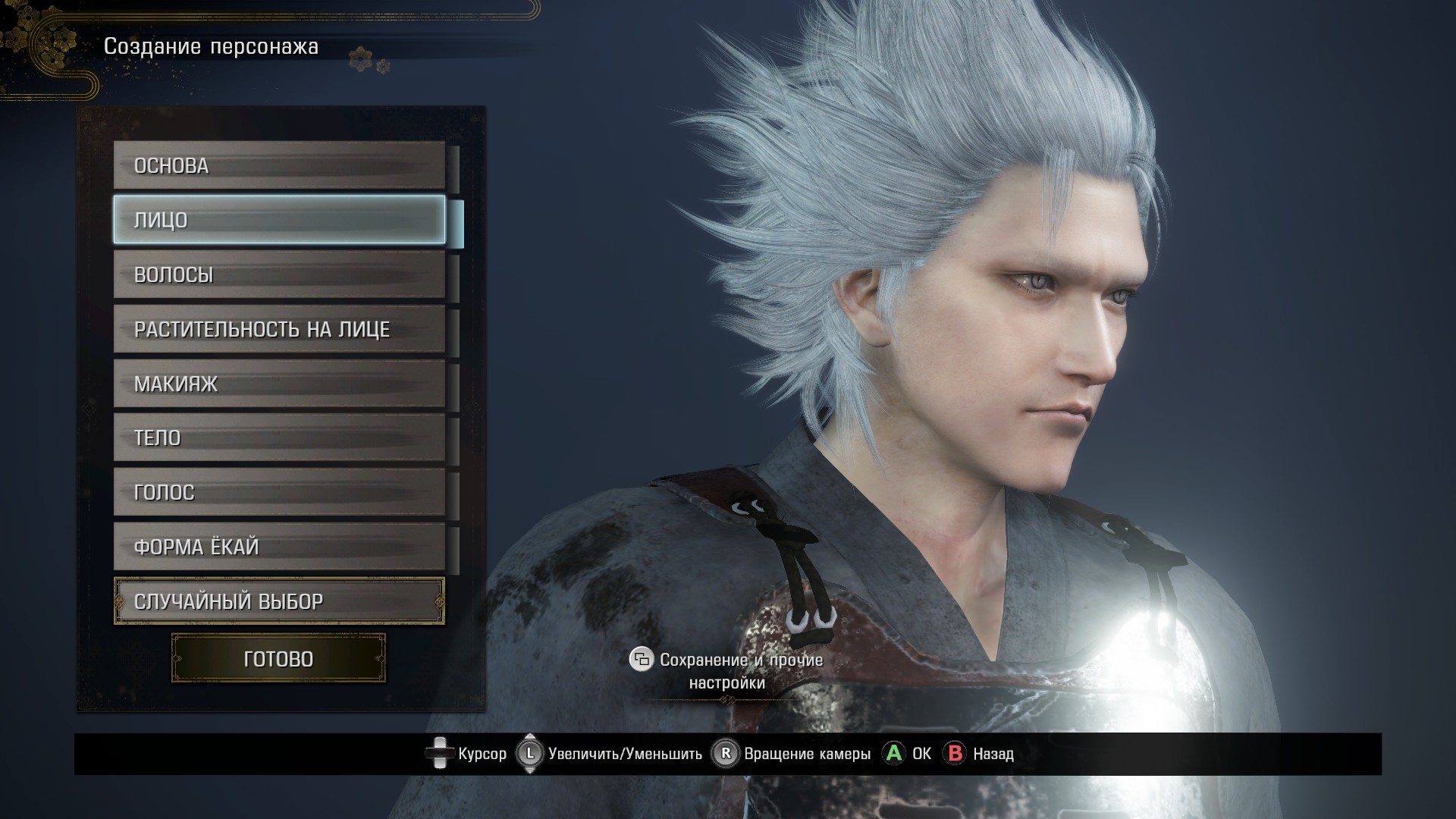1456x819 pixels.
Task: Select the ЛИЦО category
Action: point(279,220)
